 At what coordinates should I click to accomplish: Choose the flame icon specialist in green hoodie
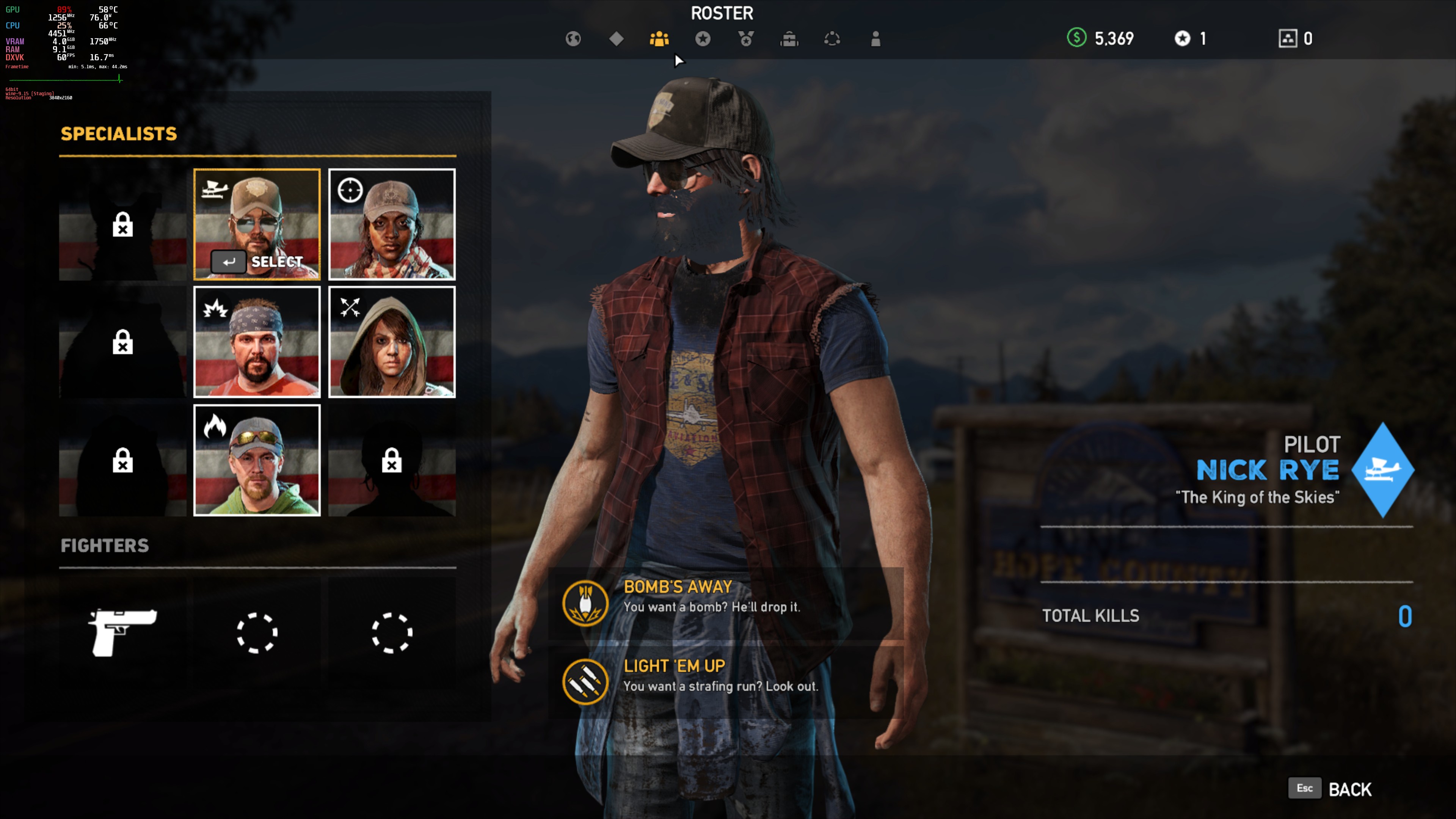[257, 460]
